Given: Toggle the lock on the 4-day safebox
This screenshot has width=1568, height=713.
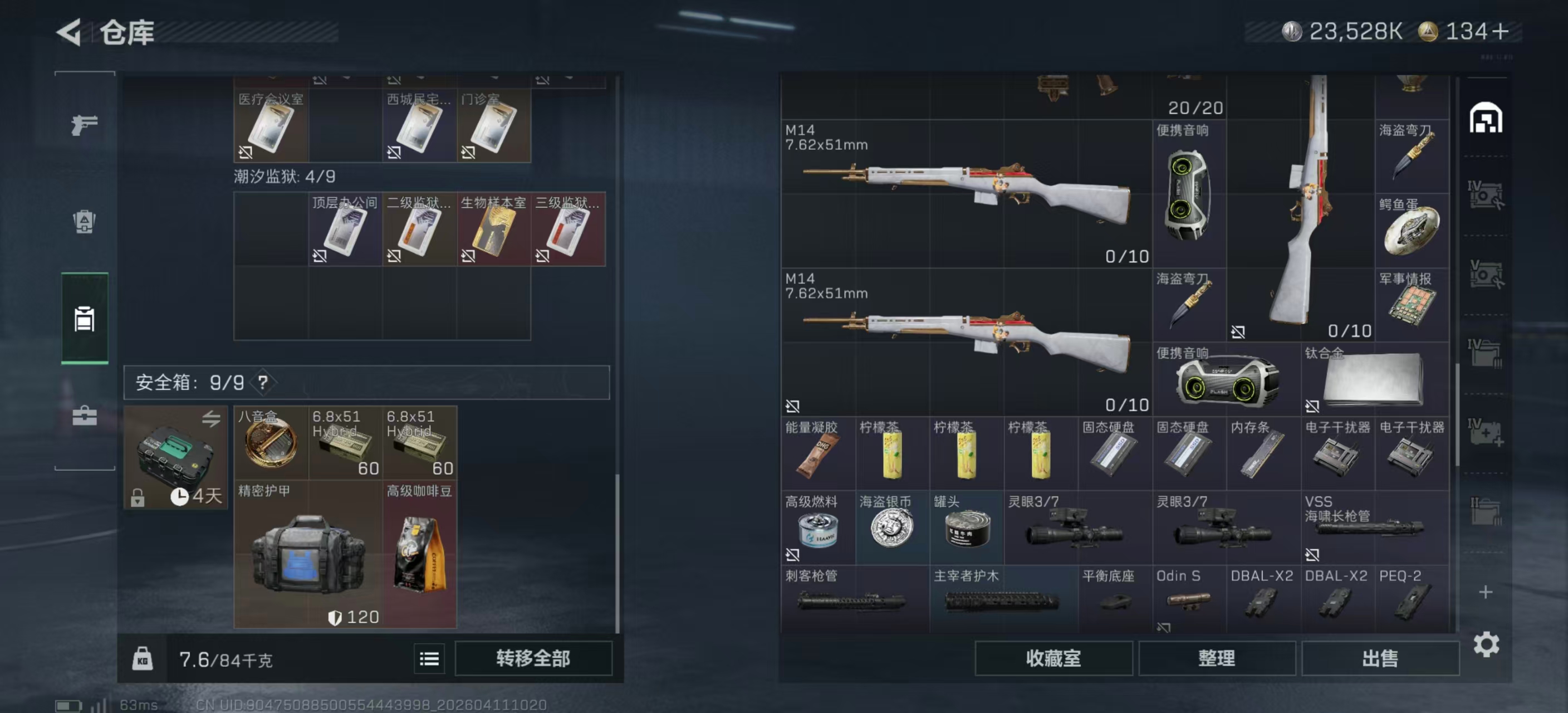Looking at the screenshot, I should (x=139, y=498).
